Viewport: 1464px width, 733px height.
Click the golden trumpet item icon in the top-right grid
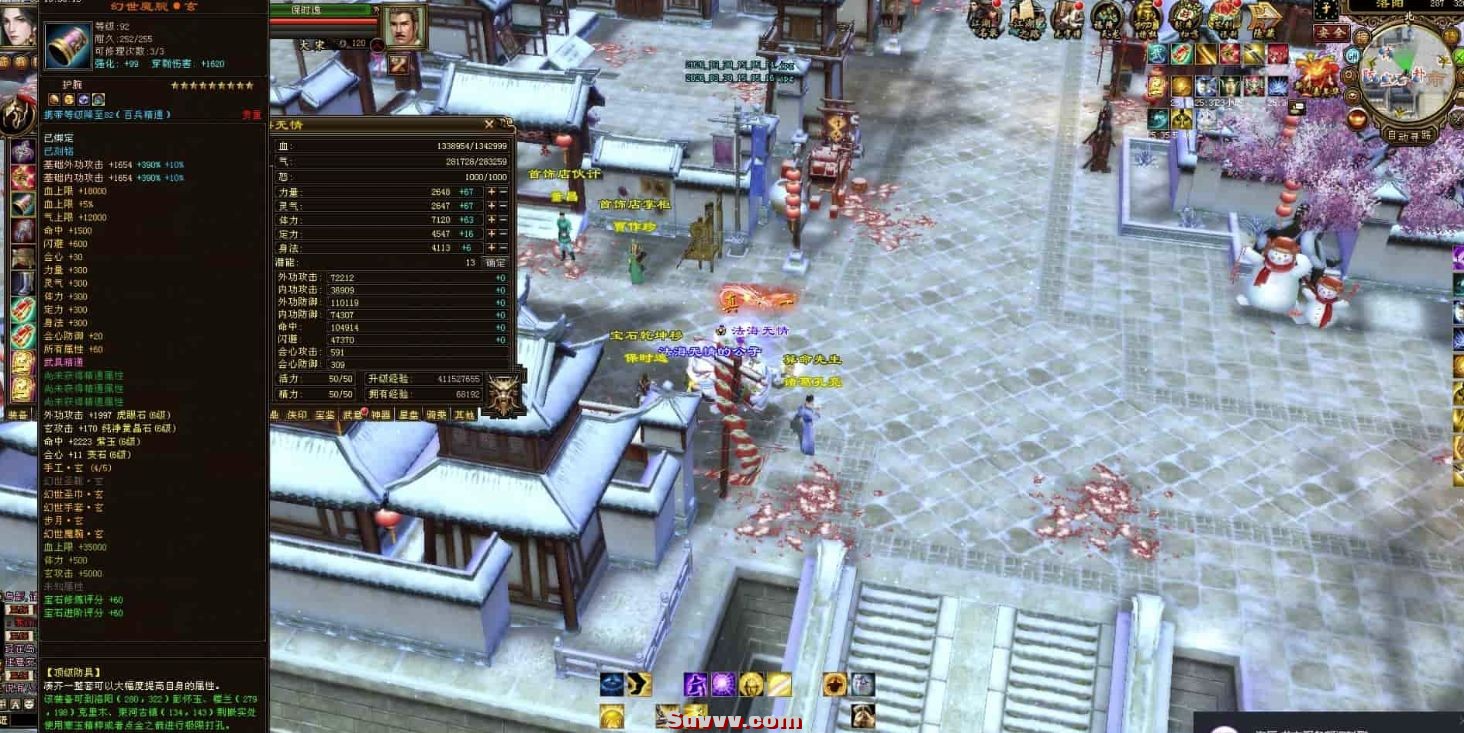coord(1206,54)
